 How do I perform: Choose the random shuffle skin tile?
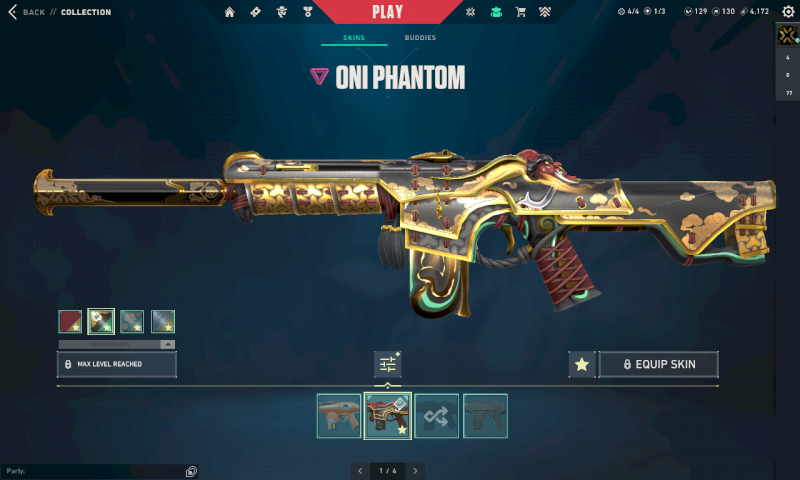coord(437,415)
